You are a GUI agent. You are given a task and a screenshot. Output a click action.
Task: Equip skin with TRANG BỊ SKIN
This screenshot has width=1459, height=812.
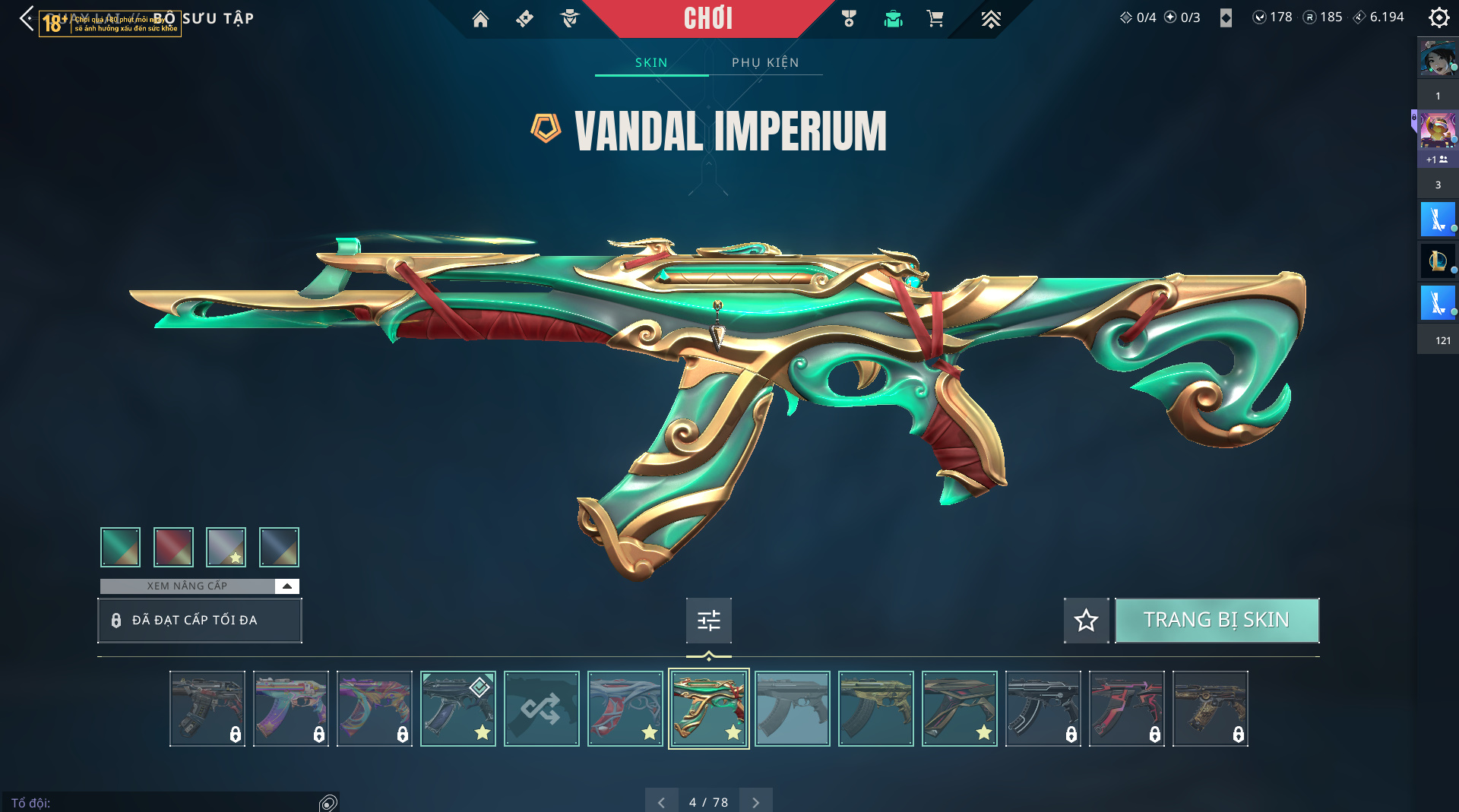pyautogui.click(x=1217, y=621)
